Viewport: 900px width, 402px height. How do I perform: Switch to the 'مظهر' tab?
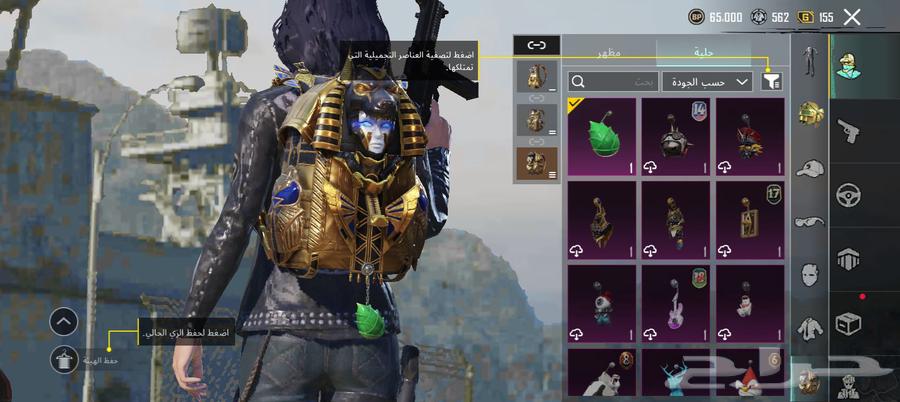tap(609, 51)
